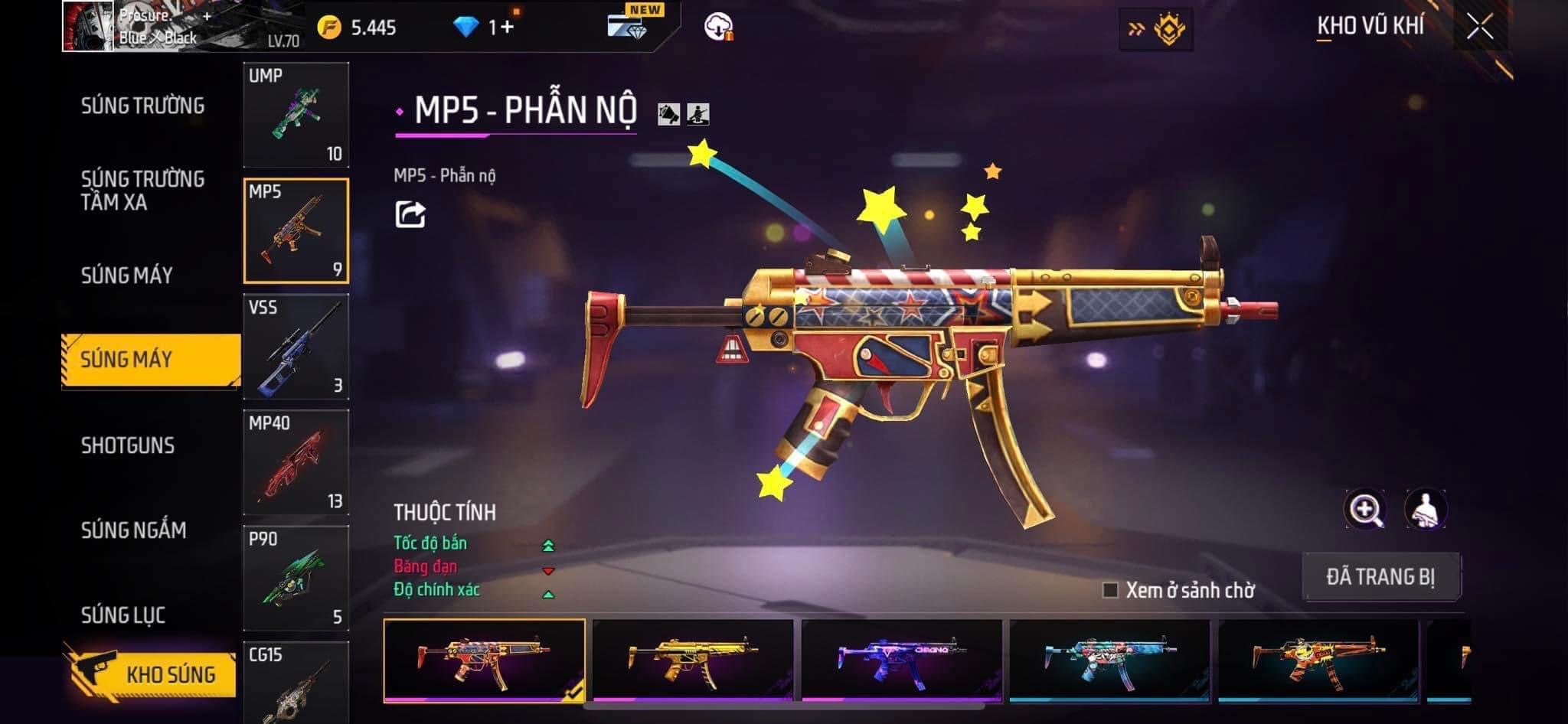Screen dimensions: 1568x724
Task: Select the purple MP5 skin thumbnail
Action: [901, 660]
